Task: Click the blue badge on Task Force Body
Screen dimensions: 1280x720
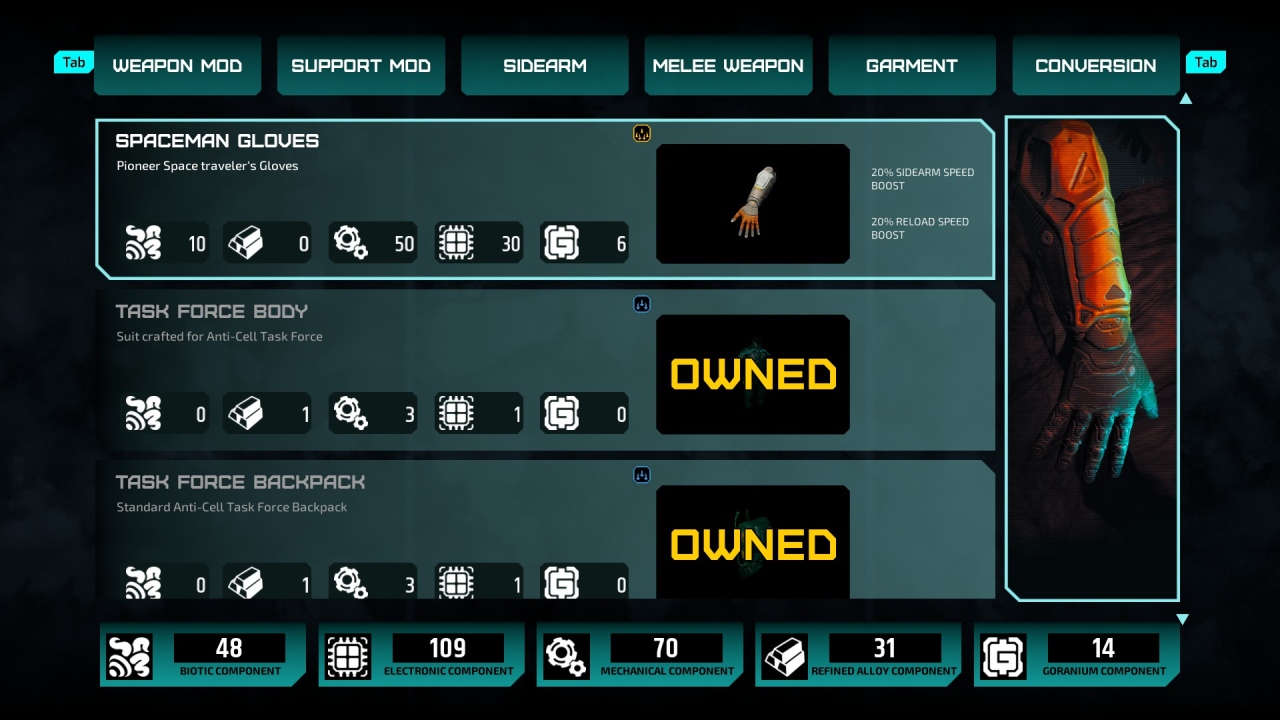Action: coord(641,304)
